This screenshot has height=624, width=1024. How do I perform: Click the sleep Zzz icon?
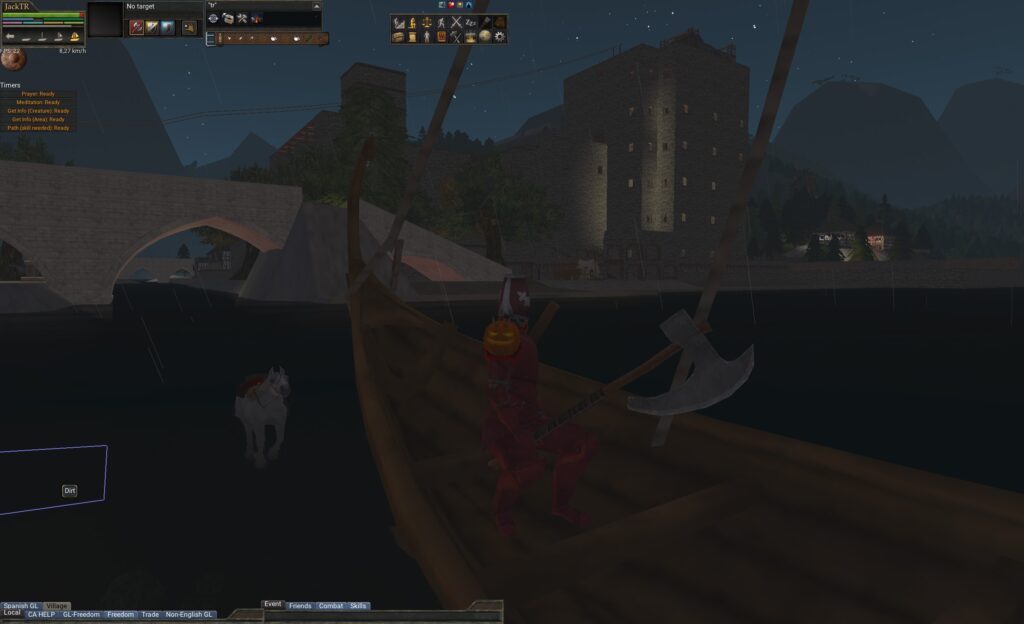[471, 22]
